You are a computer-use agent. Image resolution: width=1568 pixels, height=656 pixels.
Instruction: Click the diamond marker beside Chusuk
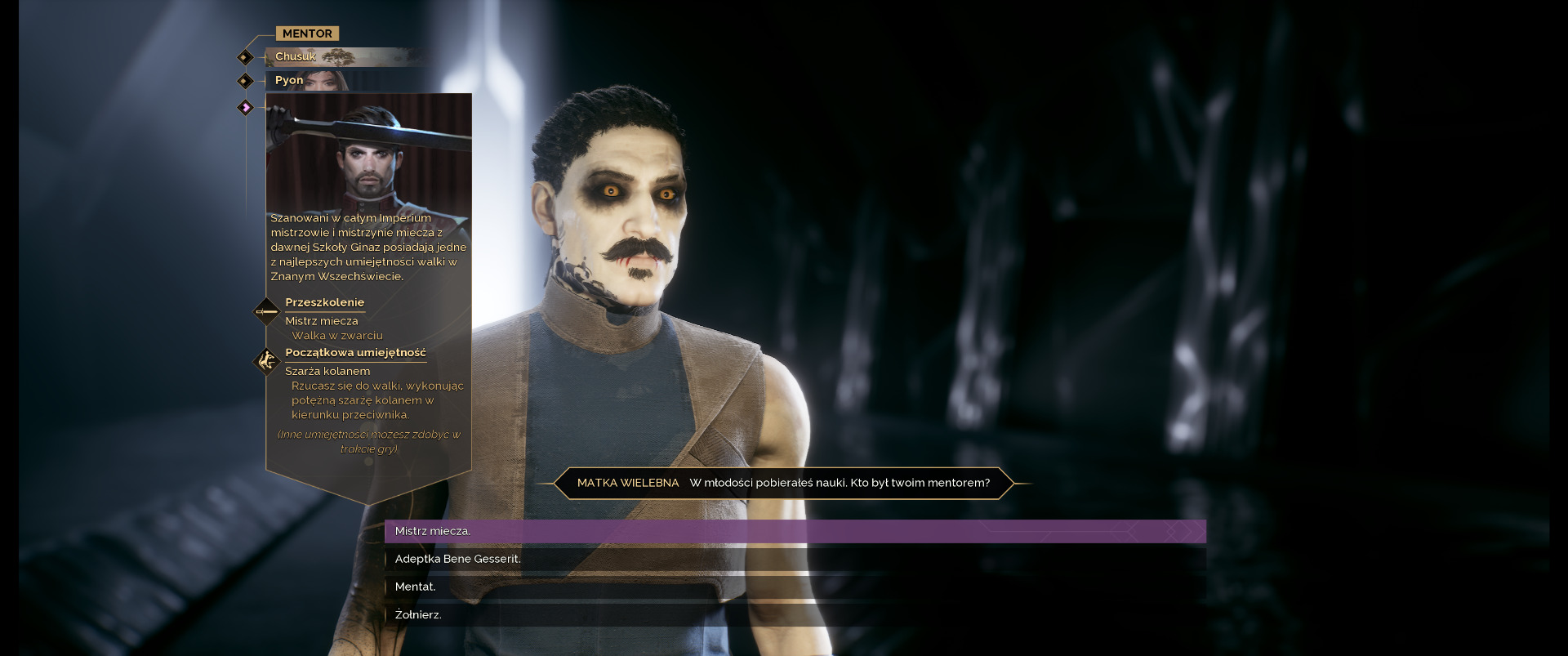click(245, 57)
